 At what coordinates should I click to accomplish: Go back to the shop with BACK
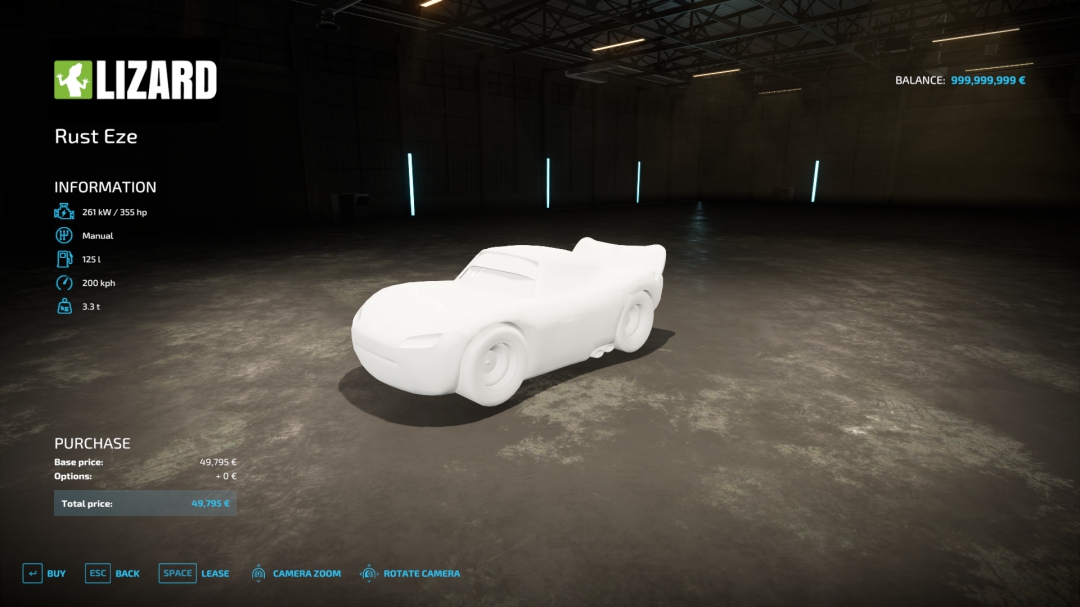(112, 574)
